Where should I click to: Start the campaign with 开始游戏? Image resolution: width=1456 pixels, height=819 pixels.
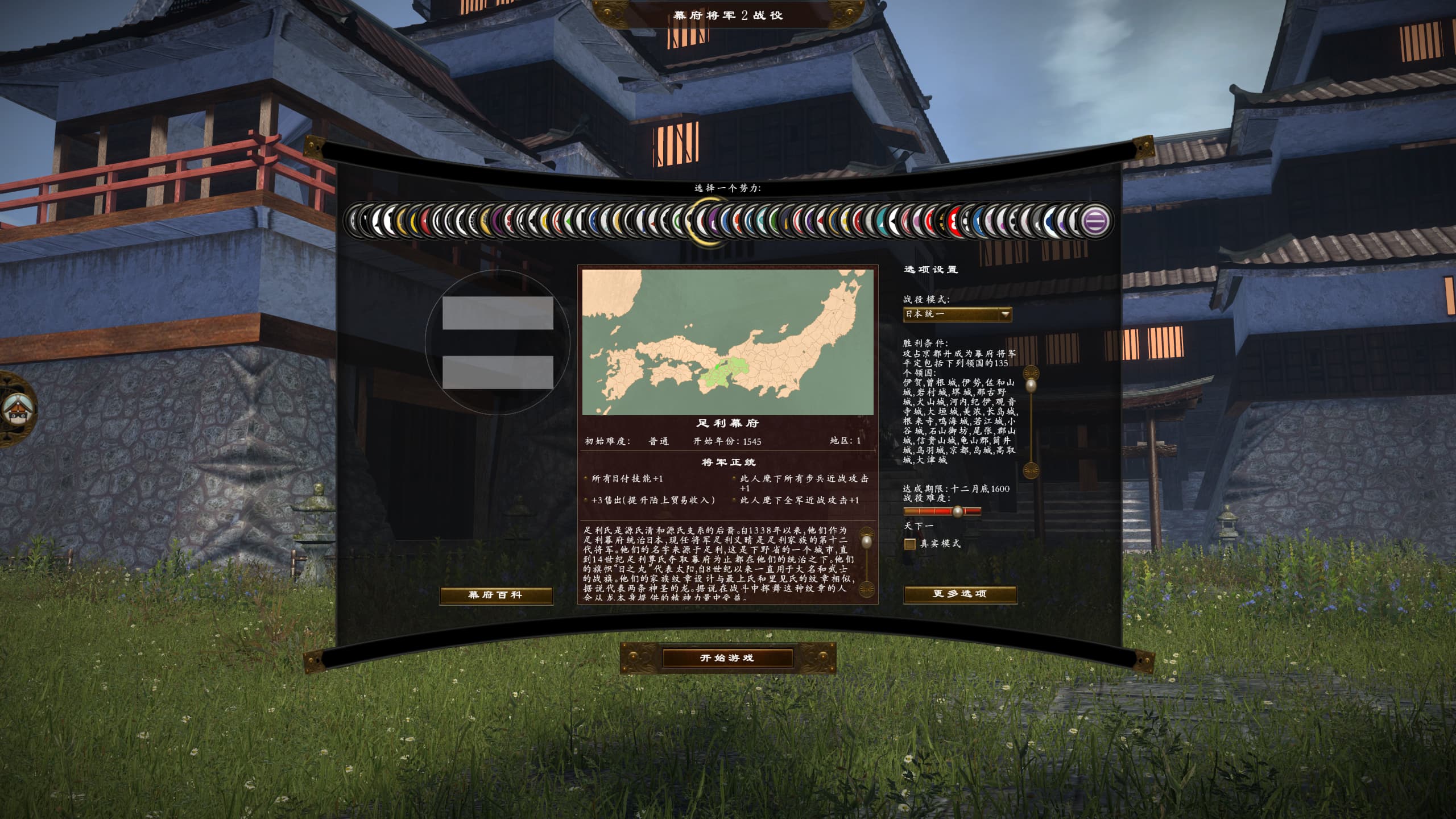[727, 658]
